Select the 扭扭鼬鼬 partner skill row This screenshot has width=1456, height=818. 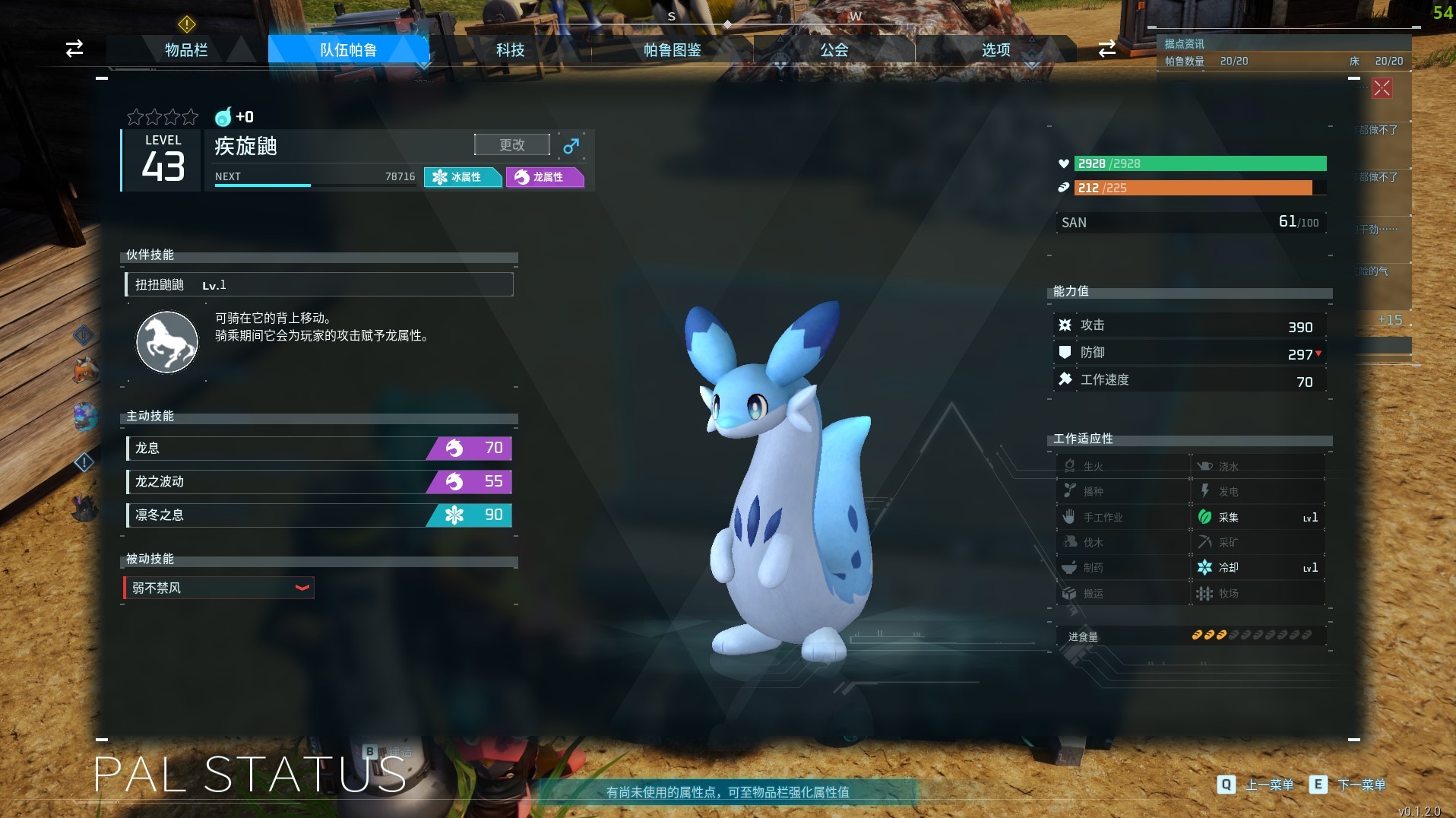(x=319, y=285)
